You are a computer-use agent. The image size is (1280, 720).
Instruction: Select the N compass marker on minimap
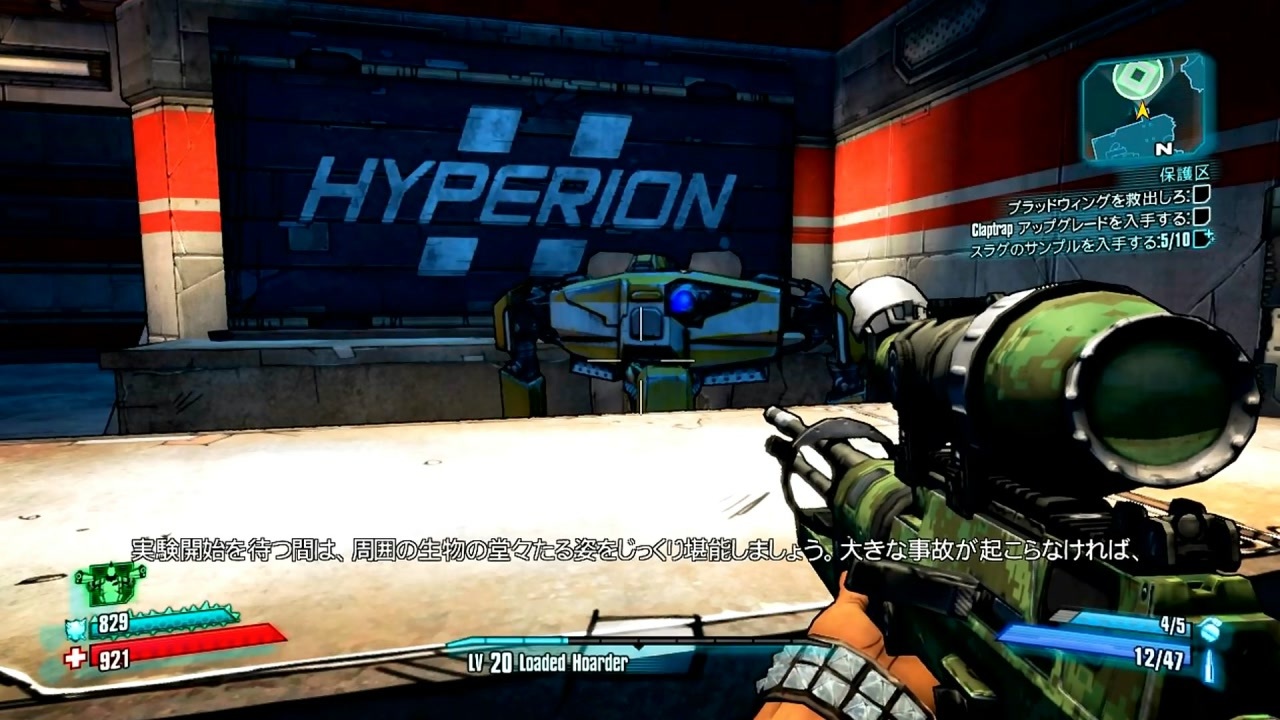[x=1165, y=149]
